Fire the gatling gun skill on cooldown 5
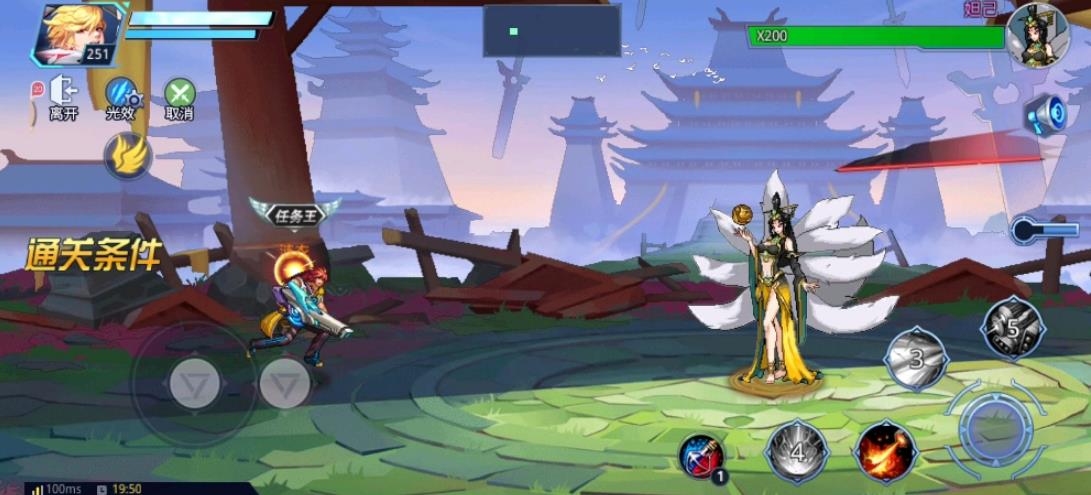This screenshot has width=1091, height=495. click(x=1012, y=327)
